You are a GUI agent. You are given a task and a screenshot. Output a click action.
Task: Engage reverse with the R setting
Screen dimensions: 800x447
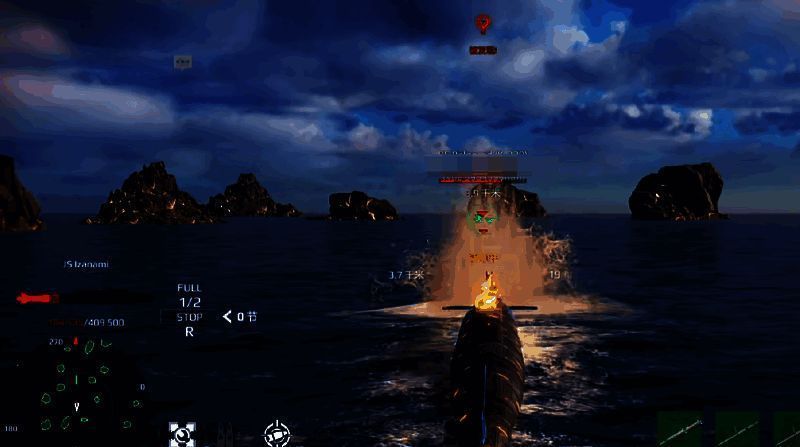point(189,332)
